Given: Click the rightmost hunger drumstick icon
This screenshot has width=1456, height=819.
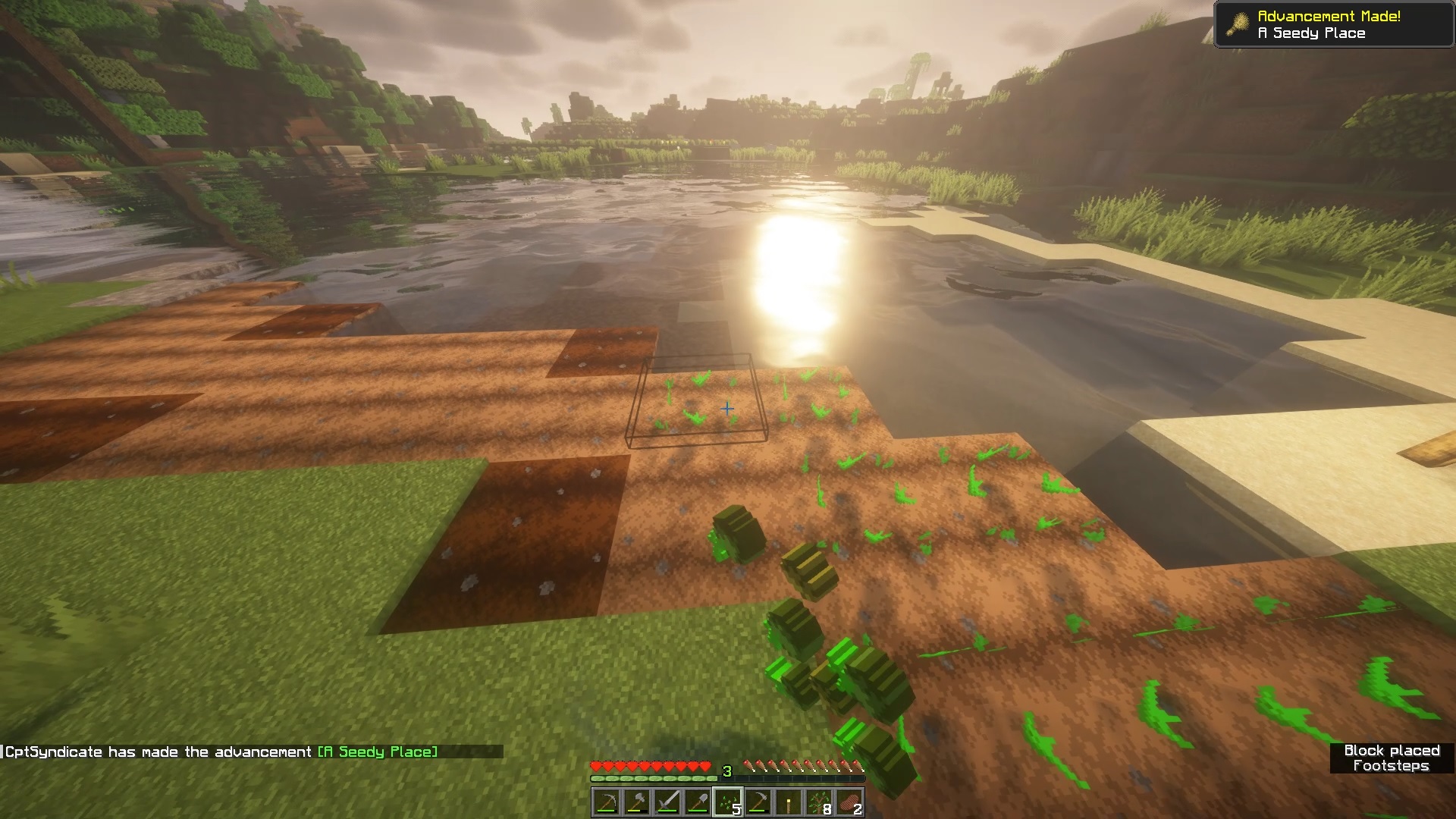Looking at the screenshot, I should point(857,766).
